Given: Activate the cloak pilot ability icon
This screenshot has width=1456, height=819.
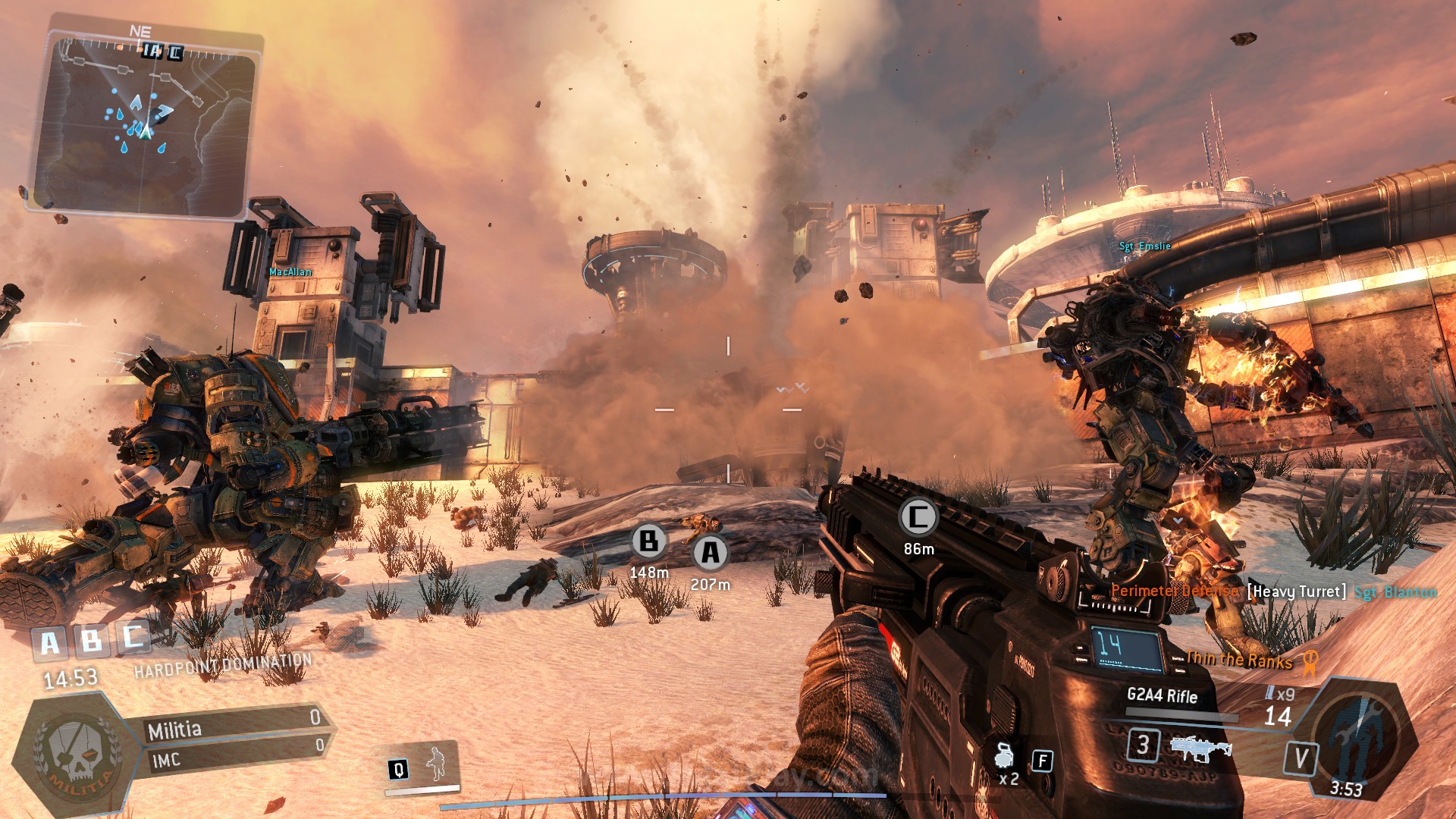Looking at the screenshot, I should [436, 764].
